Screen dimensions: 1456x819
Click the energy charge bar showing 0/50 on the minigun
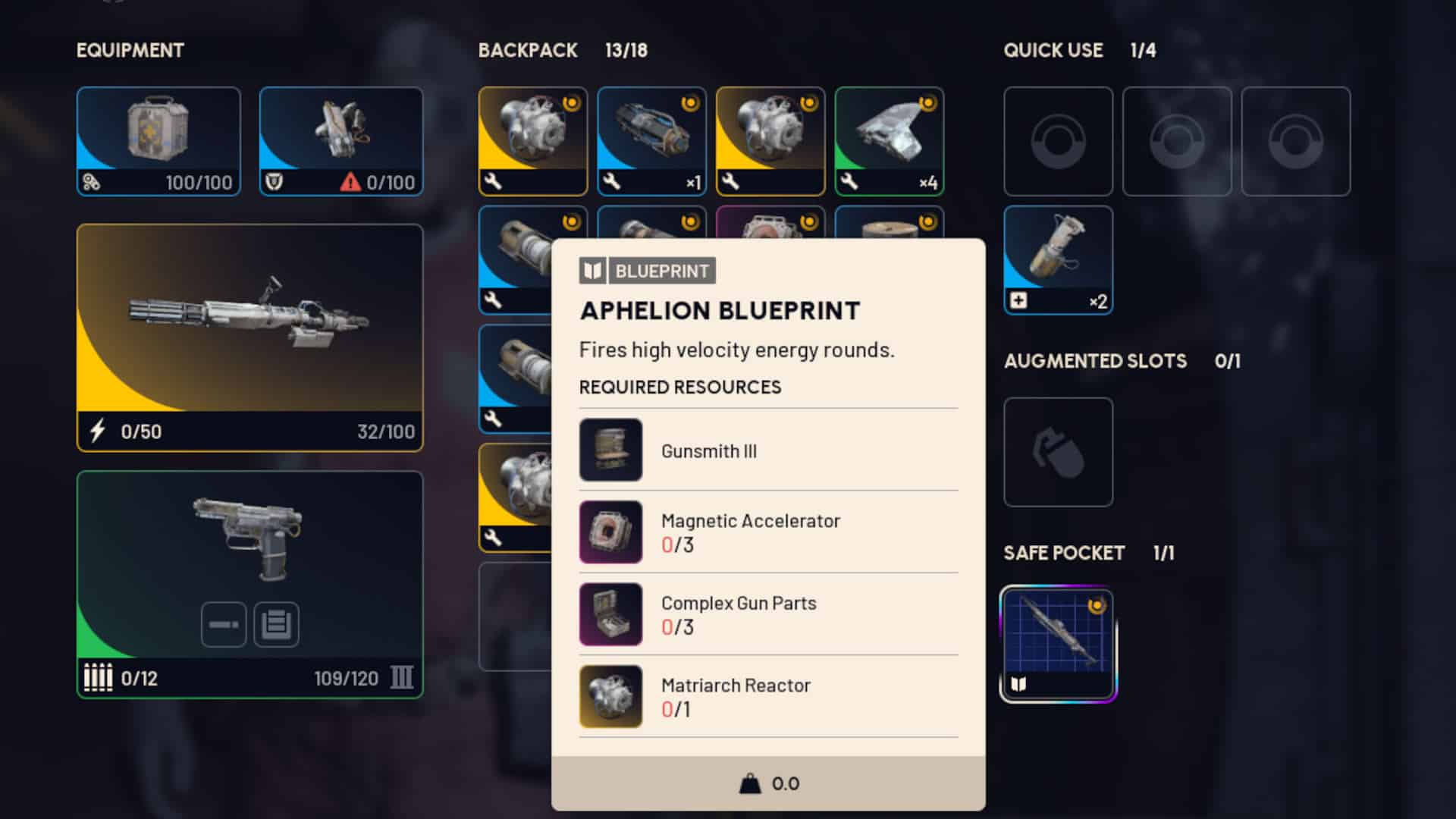(x=121, y=431)
